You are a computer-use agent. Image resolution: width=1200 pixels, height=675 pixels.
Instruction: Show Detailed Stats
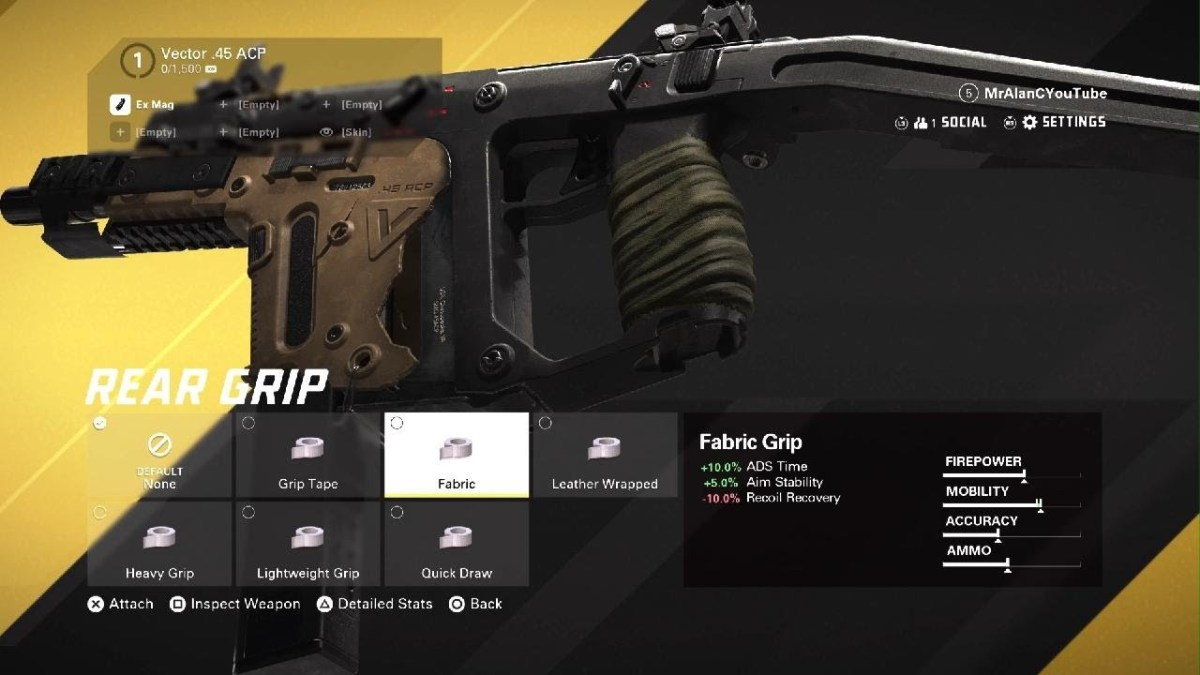coord(375,604)
